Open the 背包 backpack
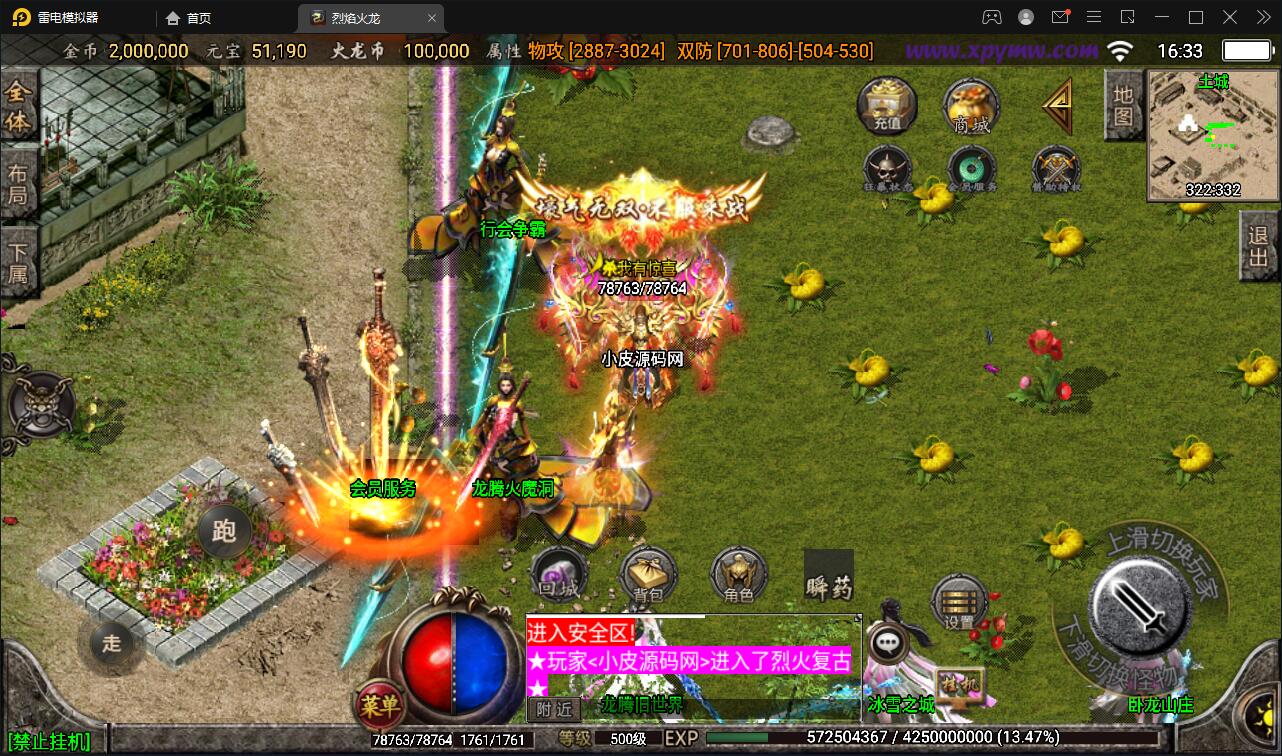The image size is (1282, 756). (648, 575)
